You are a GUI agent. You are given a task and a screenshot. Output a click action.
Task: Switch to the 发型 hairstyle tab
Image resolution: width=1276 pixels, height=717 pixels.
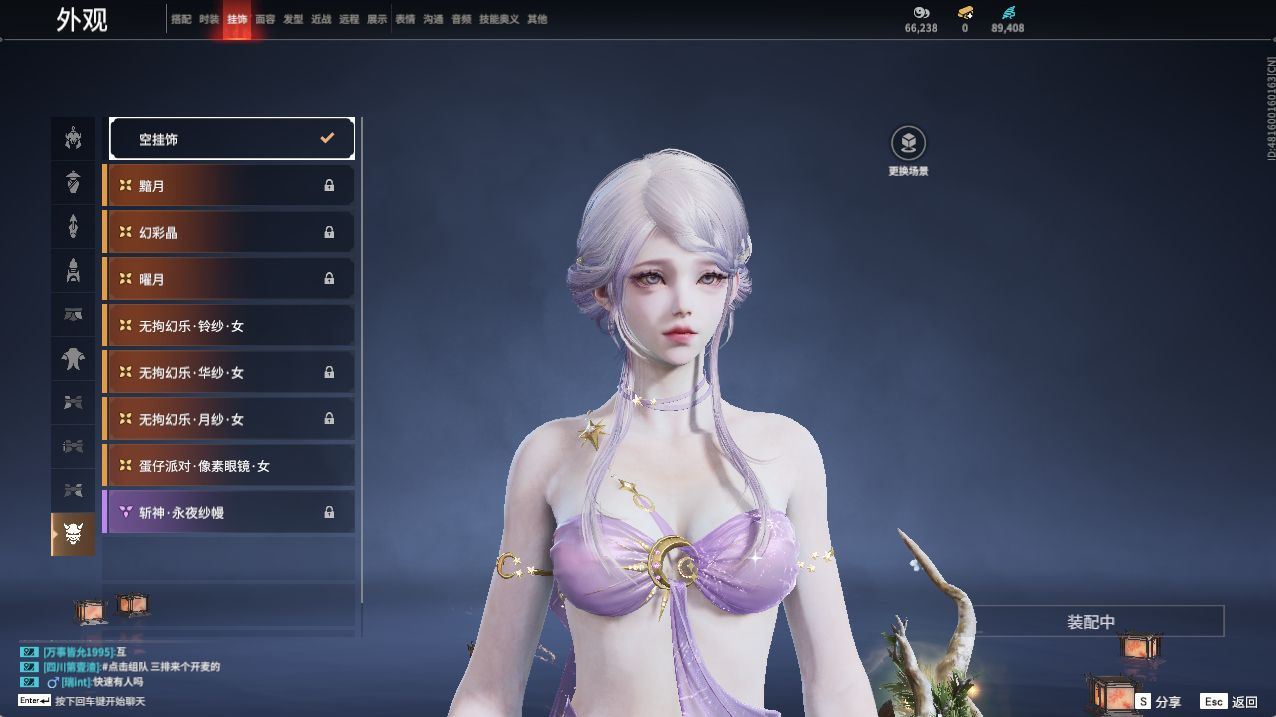pos(293,19)
